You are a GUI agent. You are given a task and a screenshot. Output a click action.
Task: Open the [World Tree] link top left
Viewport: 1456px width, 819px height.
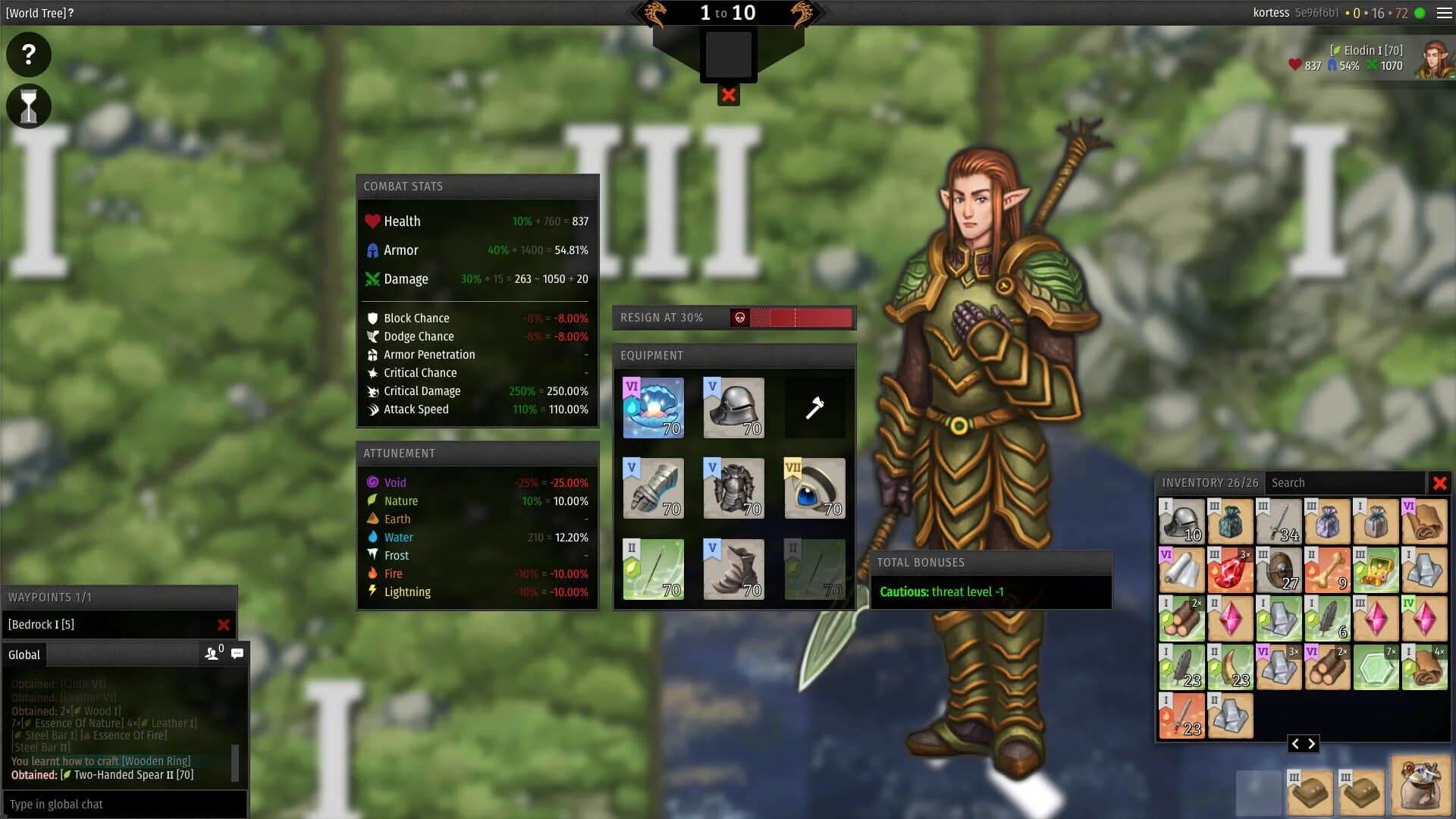(36, 12)
